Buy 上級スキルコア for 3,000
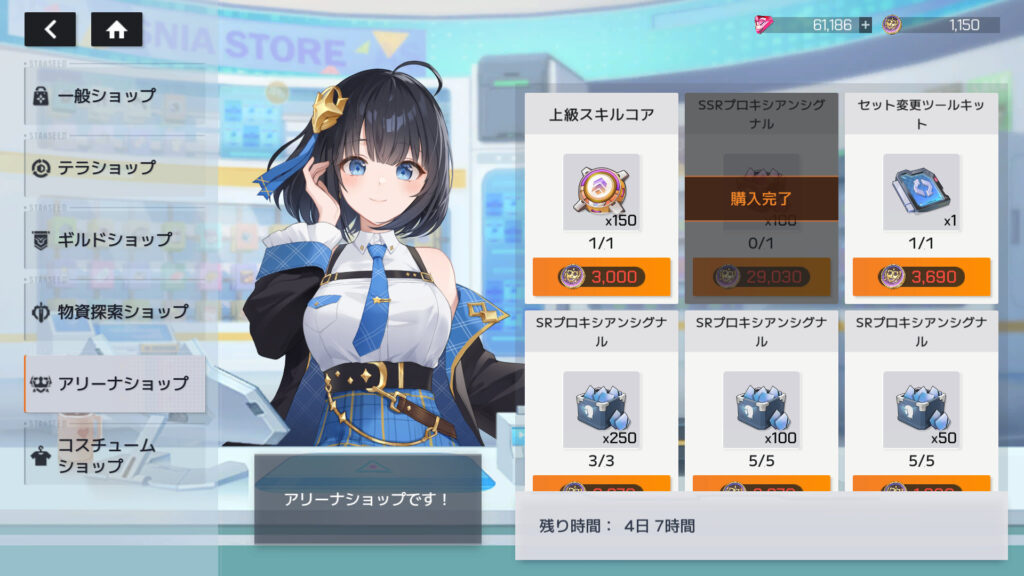Screen dimensions: 1024x576 click(x=601, y=277)
